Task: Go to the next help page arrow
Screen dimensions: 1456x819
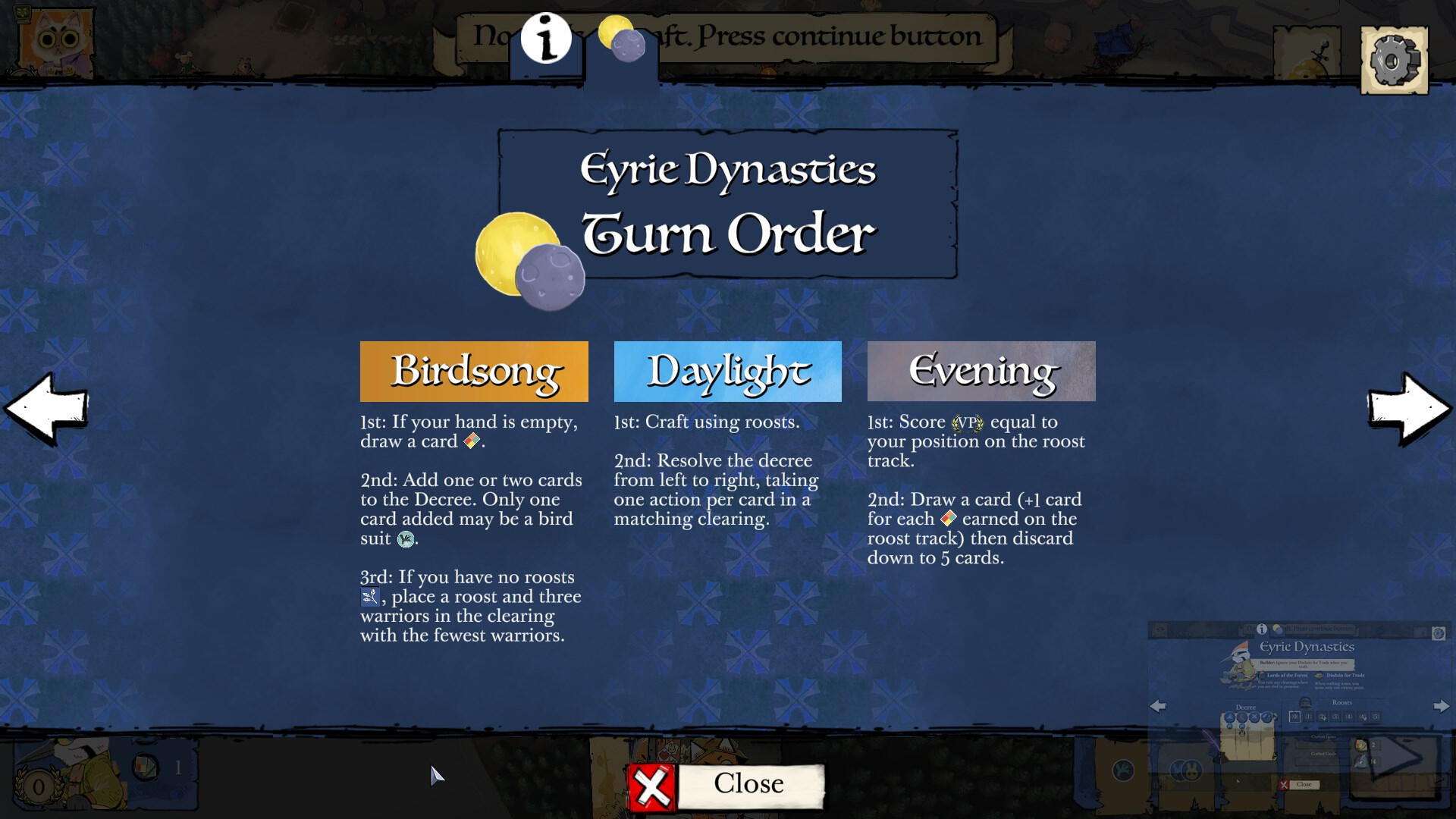Action: [x=1408, y=409]
